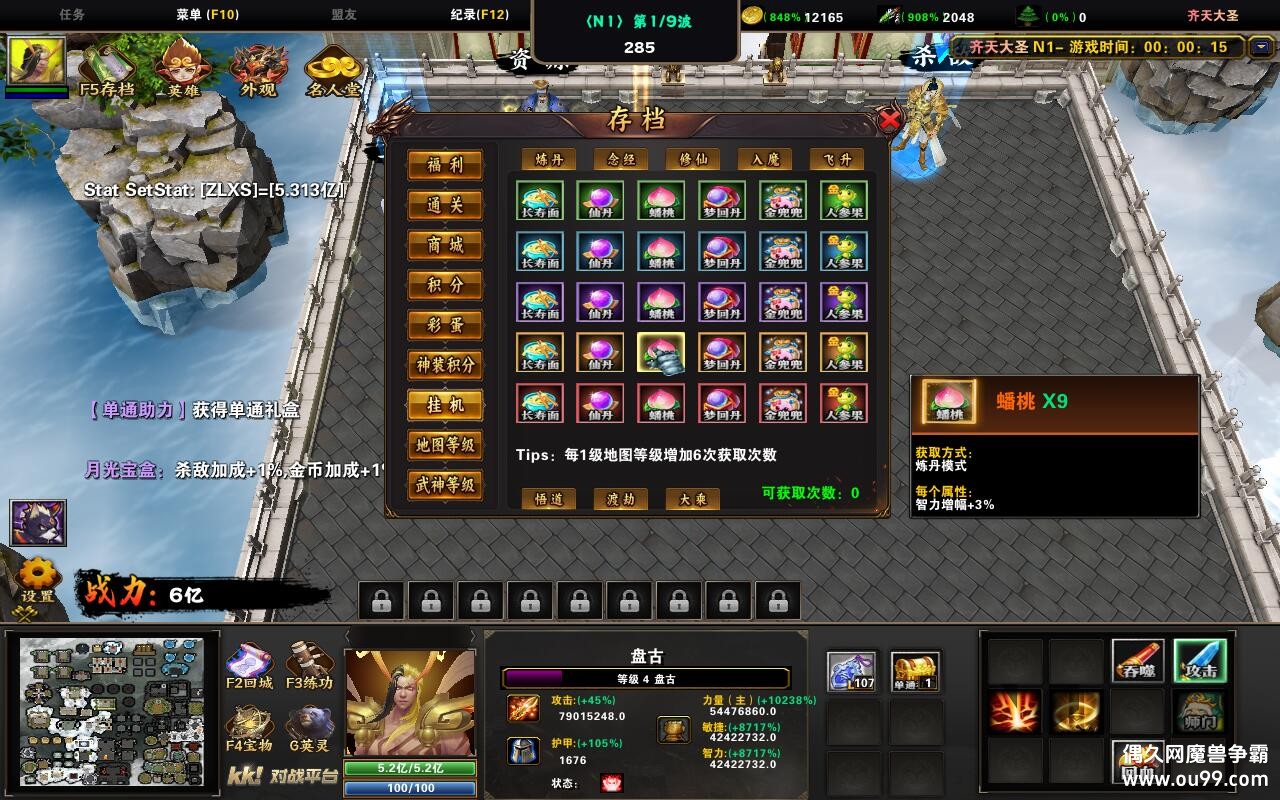Open the 名人堂 hall of fame

[x=333, y=68]
